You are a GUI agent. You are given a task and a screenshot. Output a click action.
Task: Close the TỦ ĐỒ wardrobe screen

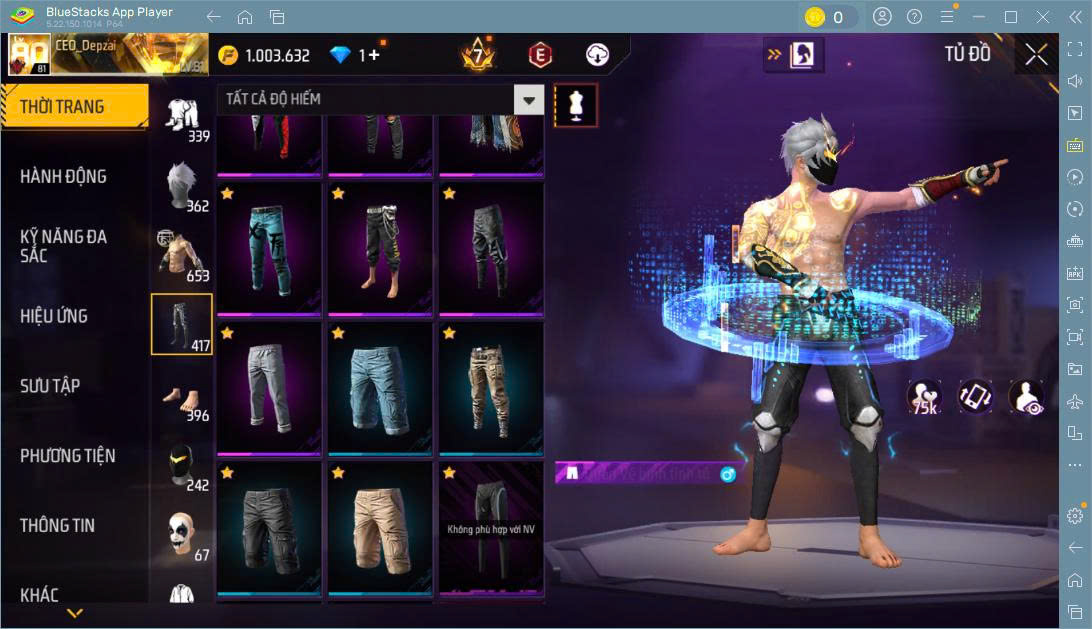click(1037, 55)
